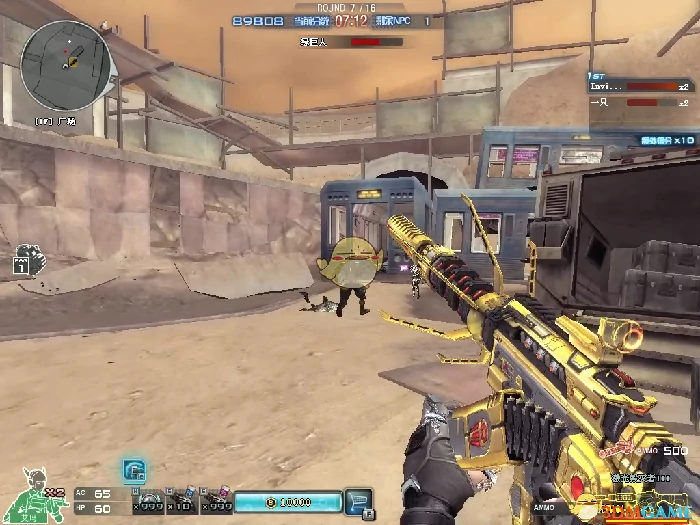Use the helmet armor item x999

click(x=149, y=499)
